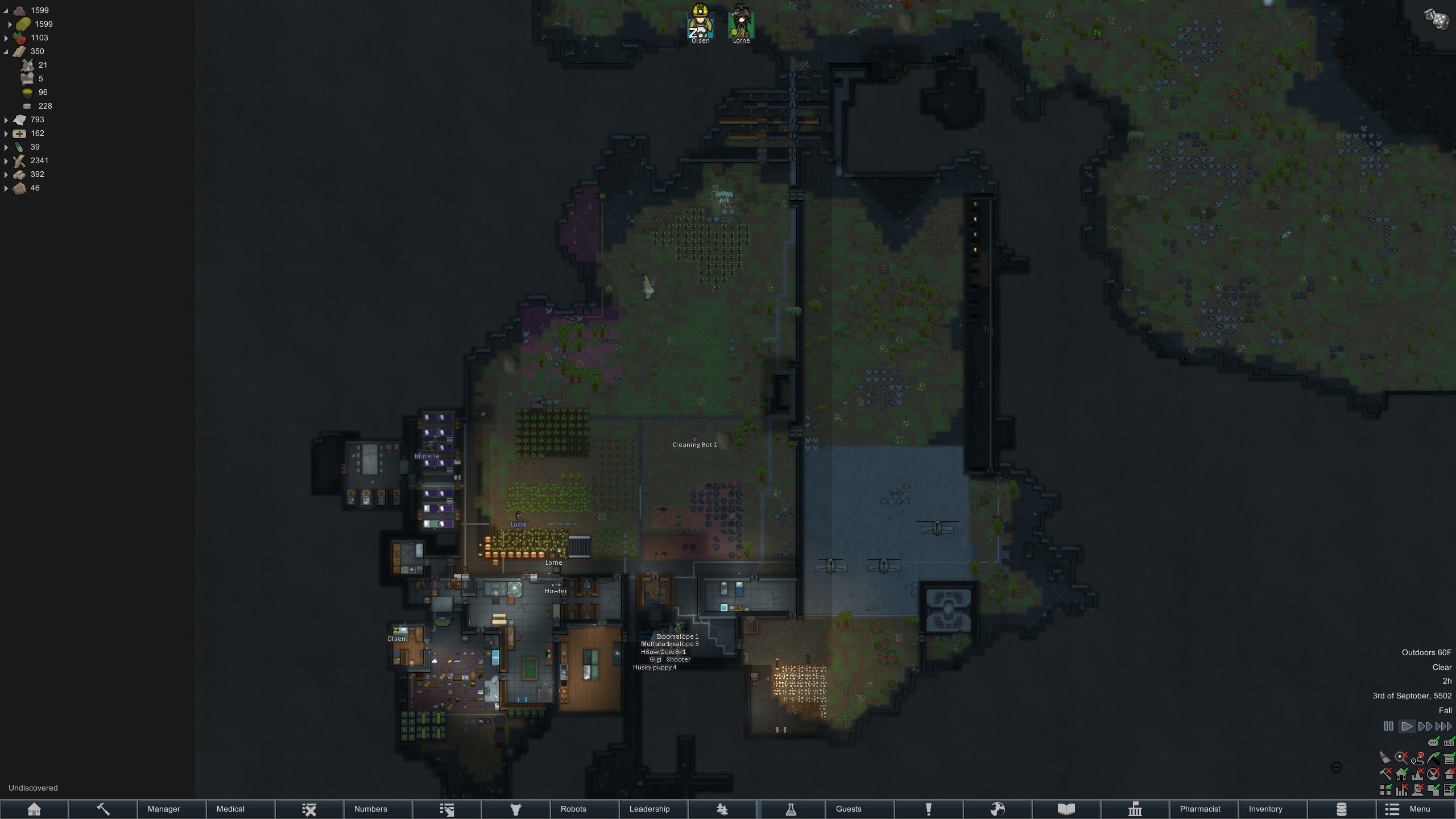Toggle the learning helper speech bubble
Screen dimensions: 1456x819
coord(1433,743)
